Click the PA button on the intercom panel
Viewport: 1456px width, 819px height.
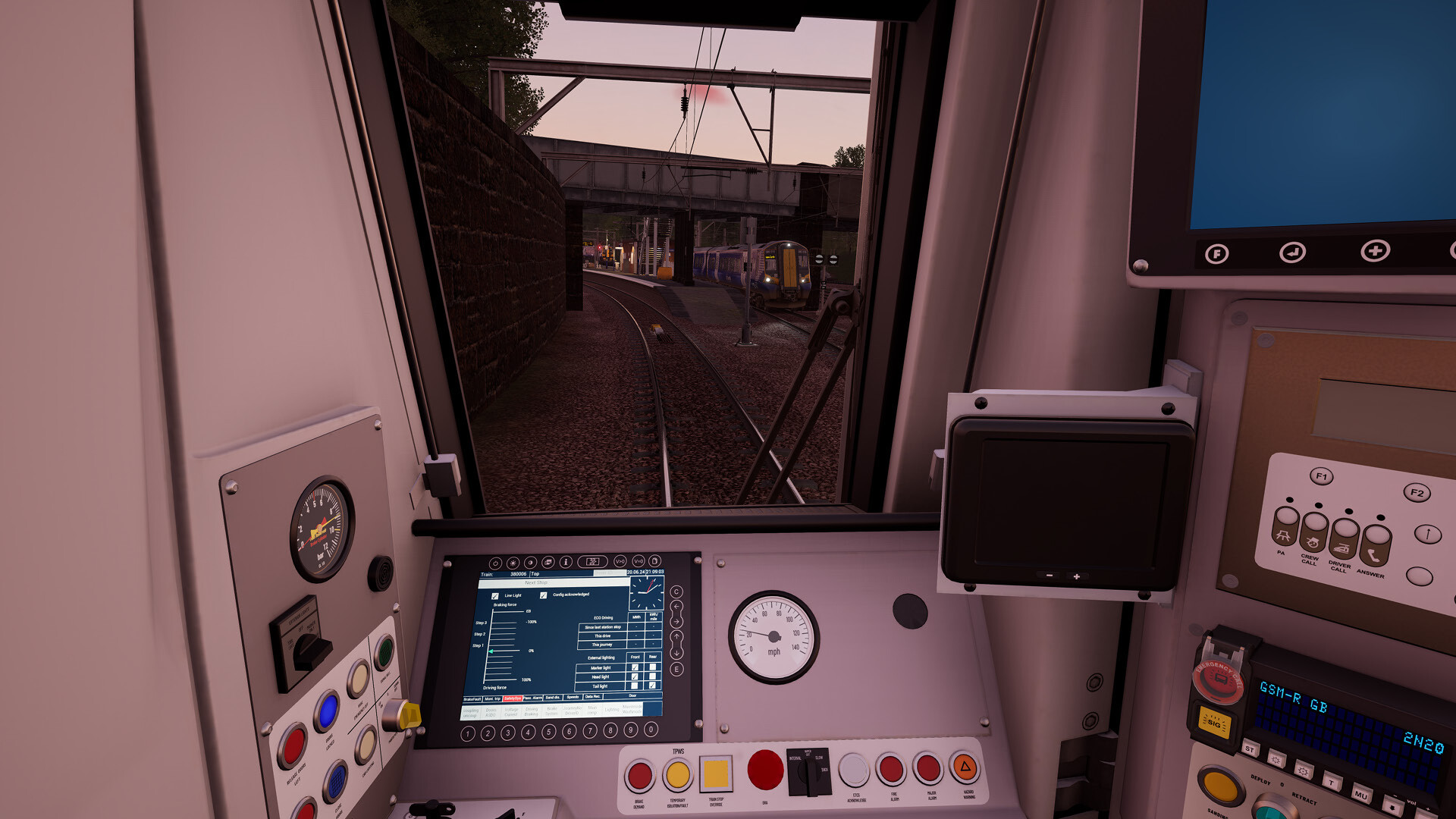[1284, 528]
